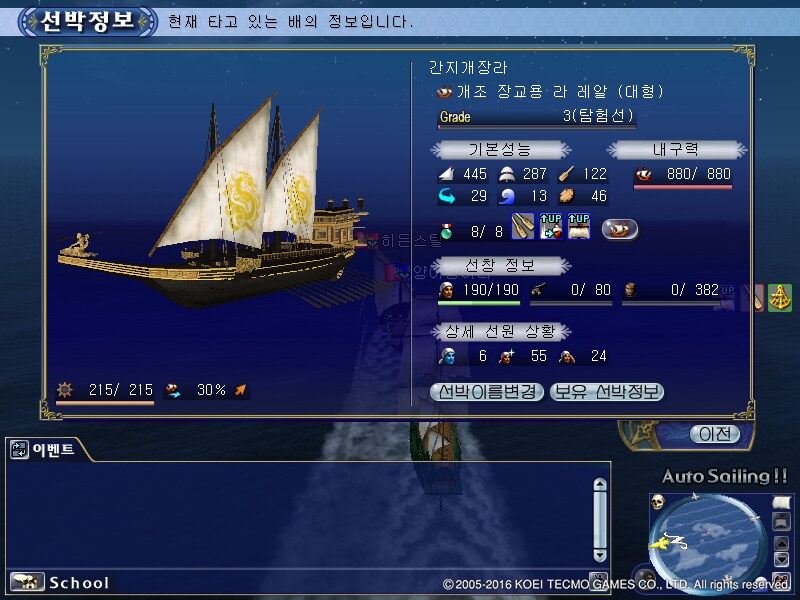The height and width of the screenshot is (600, 800).
Task: Click the 선박이름변경 rename ship button
Action: (488, 392)
